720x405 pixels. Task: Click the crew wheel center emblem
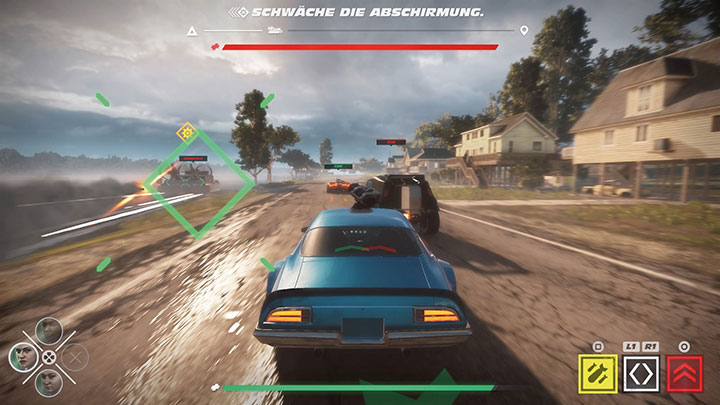click(x=49, y=356)
